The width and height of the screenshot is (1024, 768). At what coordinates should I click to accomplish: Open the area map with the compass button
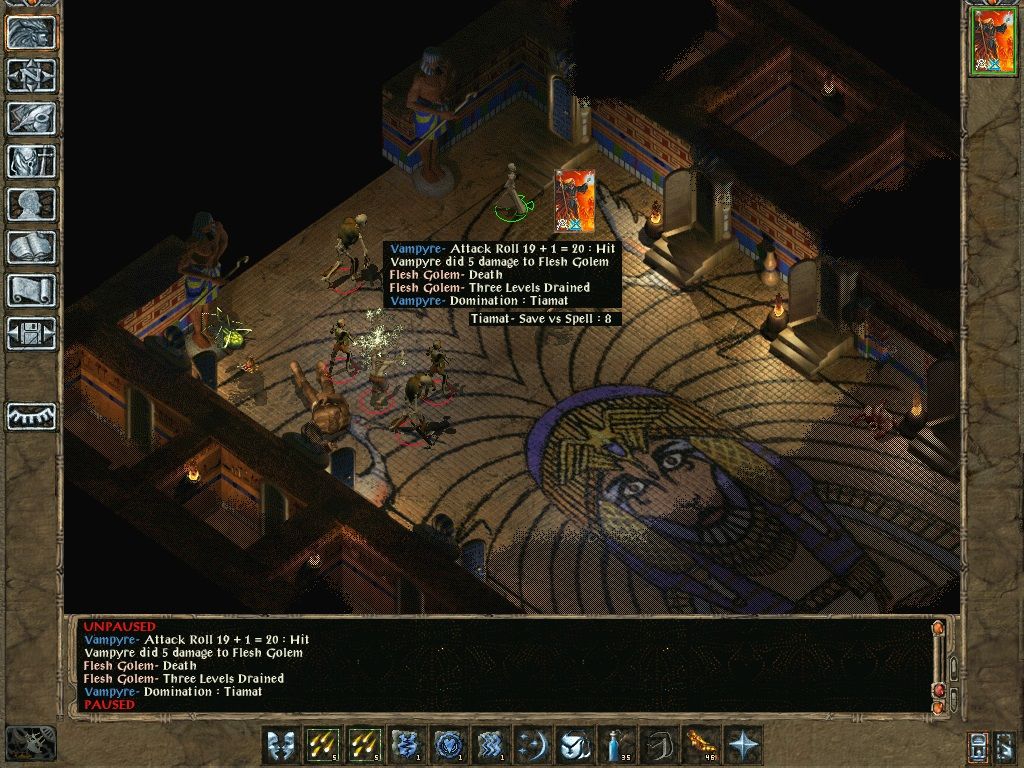(31, 75)
